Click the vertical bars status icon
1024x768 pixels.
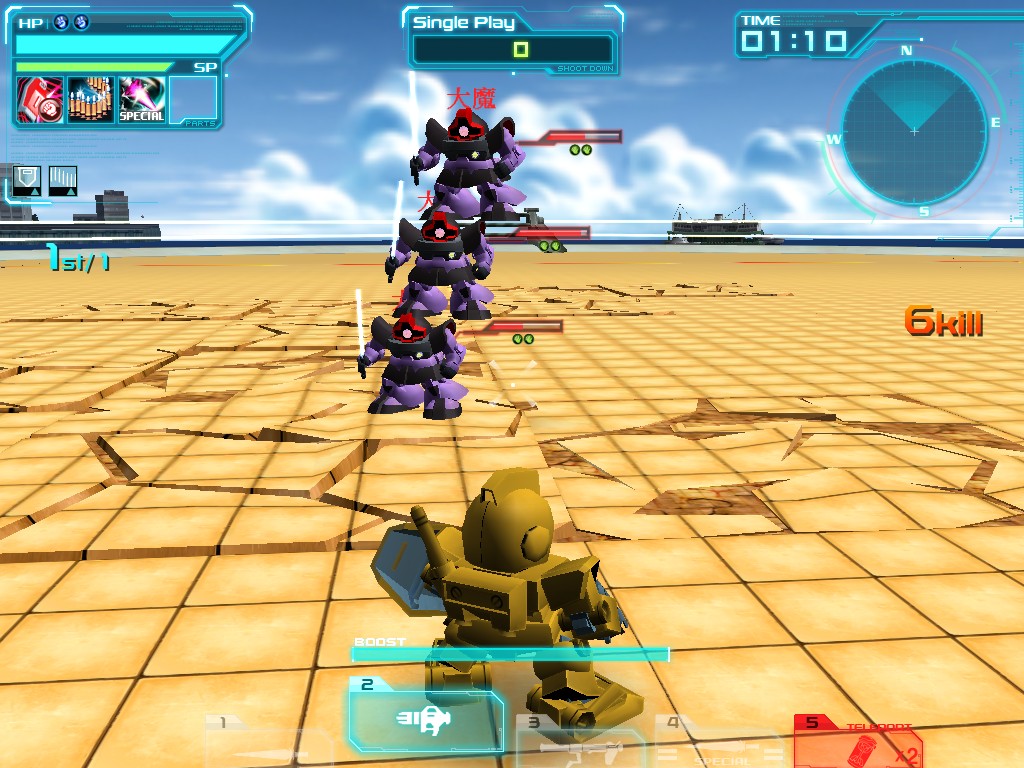point(63,181)
